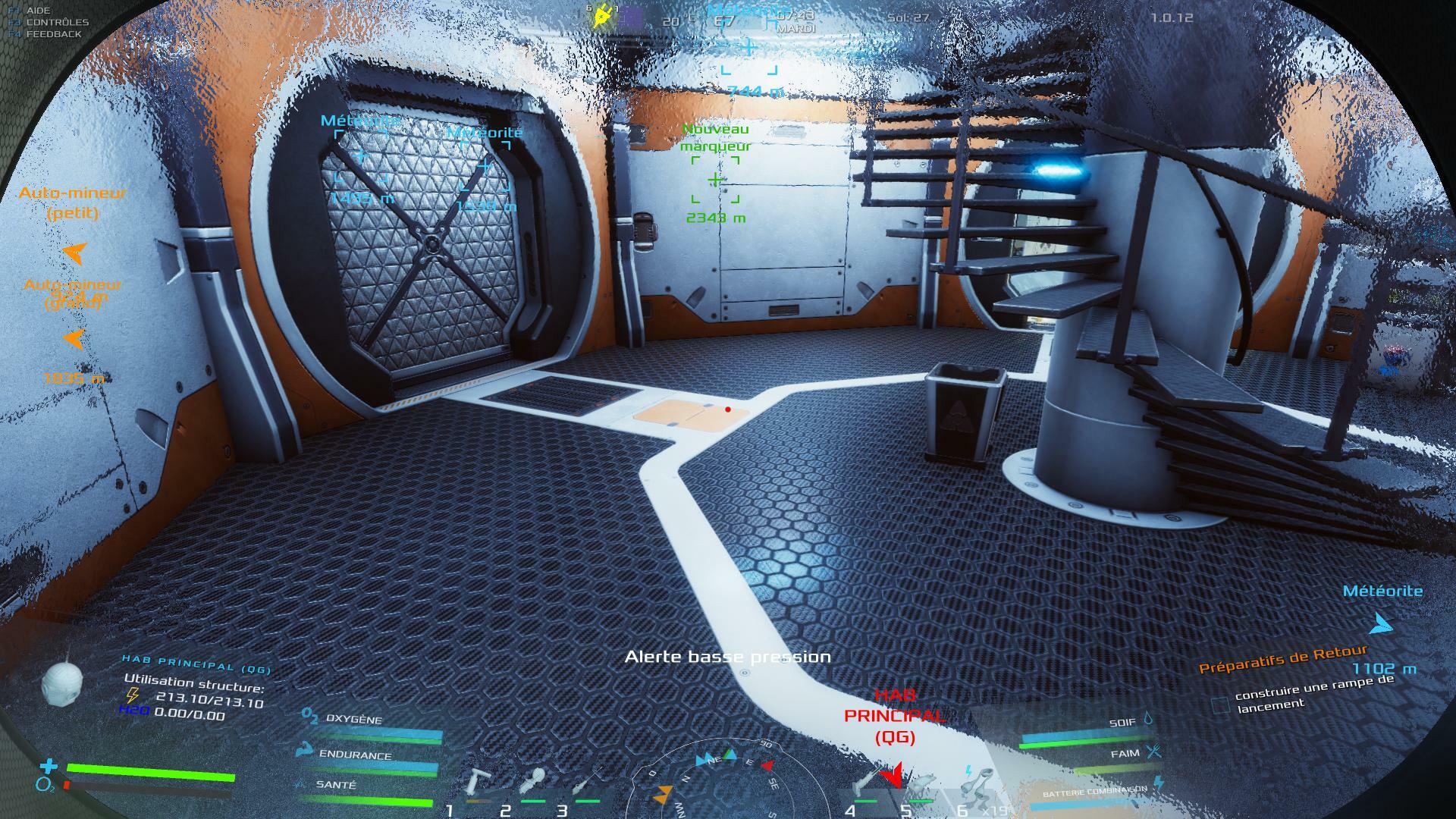Click the compass dial

pyautogui.click(x=728, y=781)
